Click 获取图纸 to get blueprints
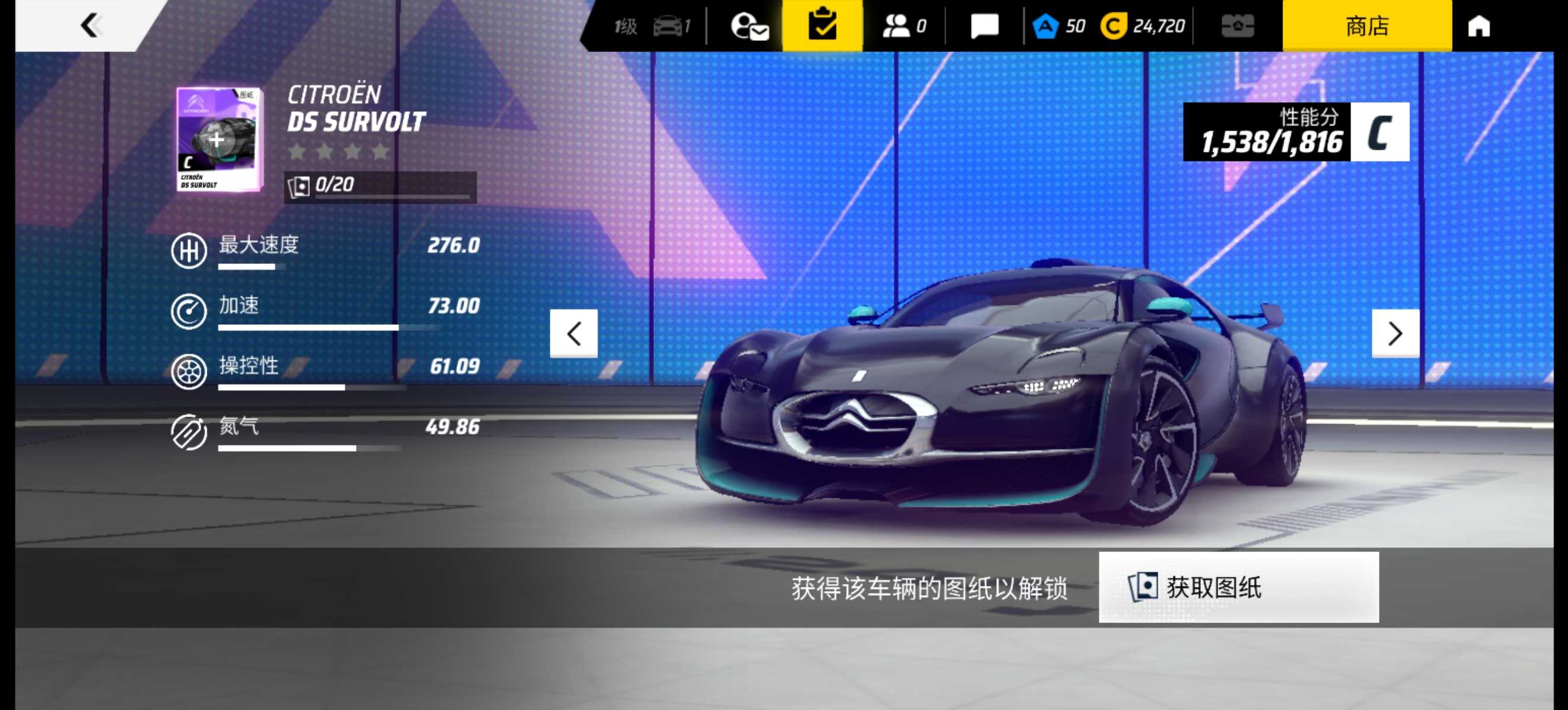Viewport: 1568px width, 710px height. click(x=1238, y=587)
